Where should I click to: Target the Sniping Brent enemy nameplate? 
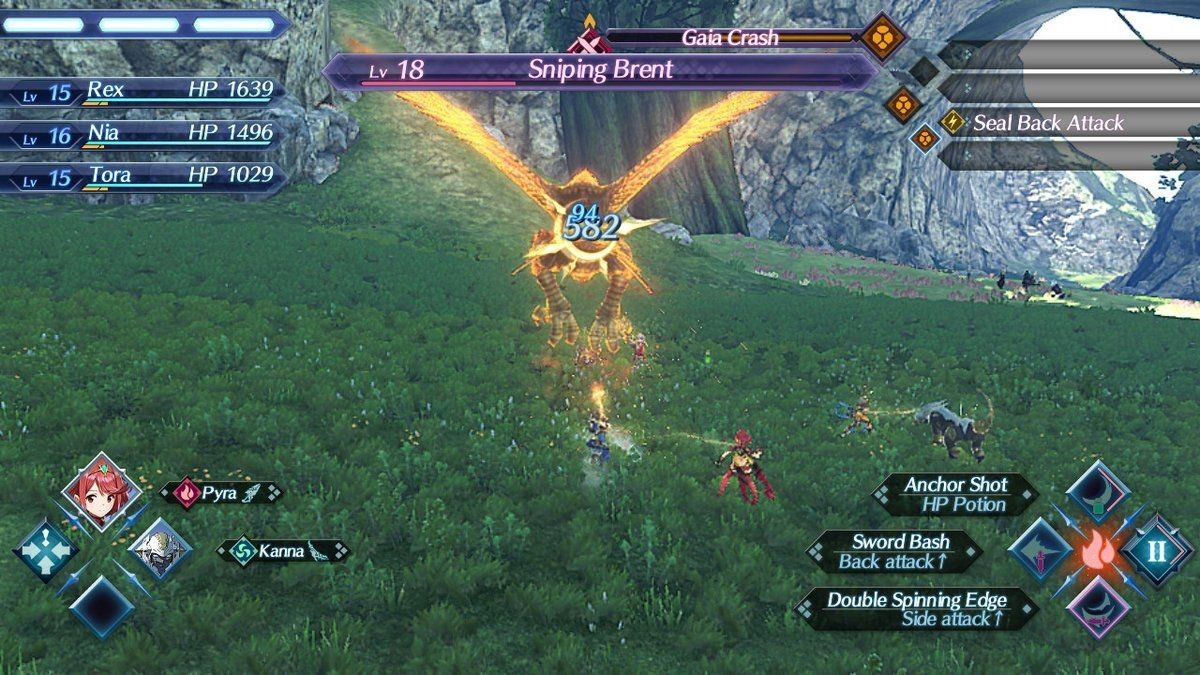pyautogui.click(x=600, y=70)
